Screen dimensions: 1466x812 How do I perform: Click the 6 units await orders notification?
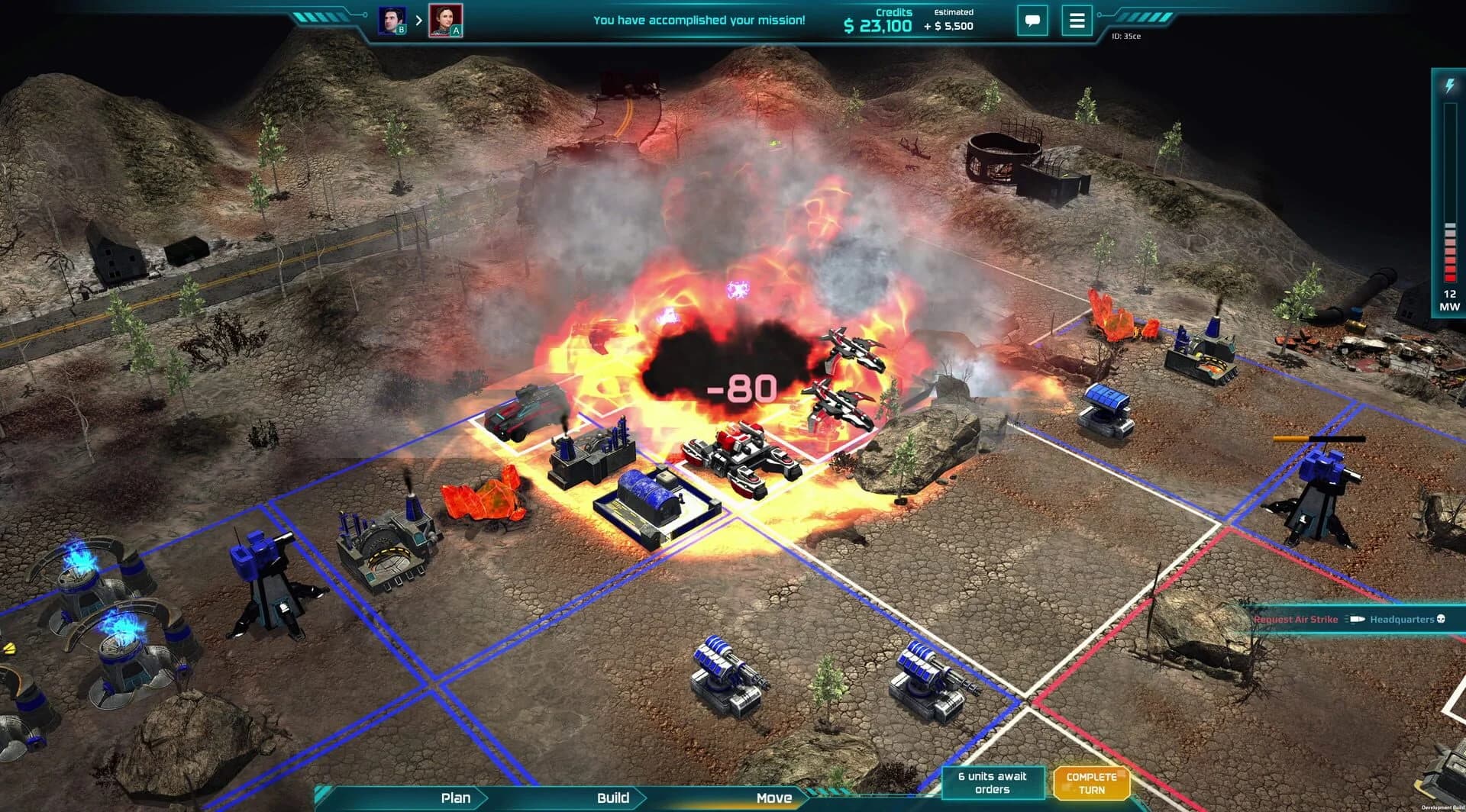tap(993, 781)
